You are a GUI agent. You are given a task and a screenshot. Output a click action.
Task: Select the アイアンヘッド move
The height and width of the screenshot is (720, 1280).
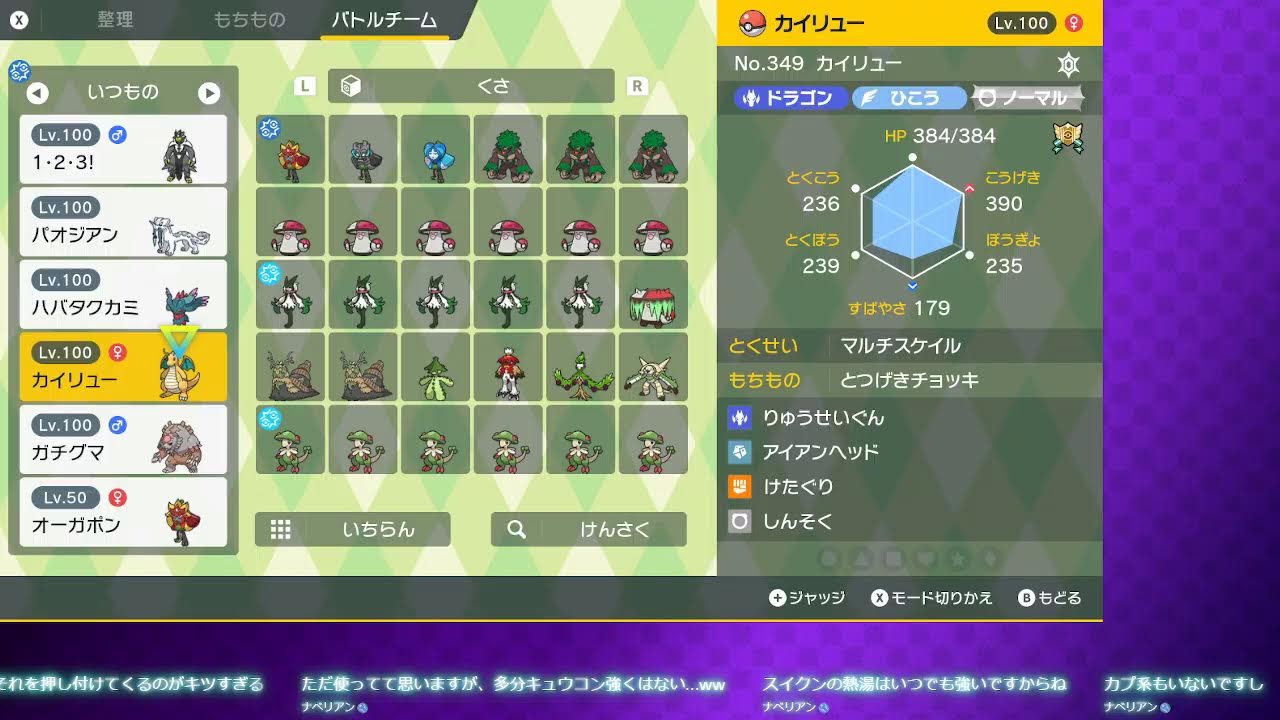tap(820, 452)
